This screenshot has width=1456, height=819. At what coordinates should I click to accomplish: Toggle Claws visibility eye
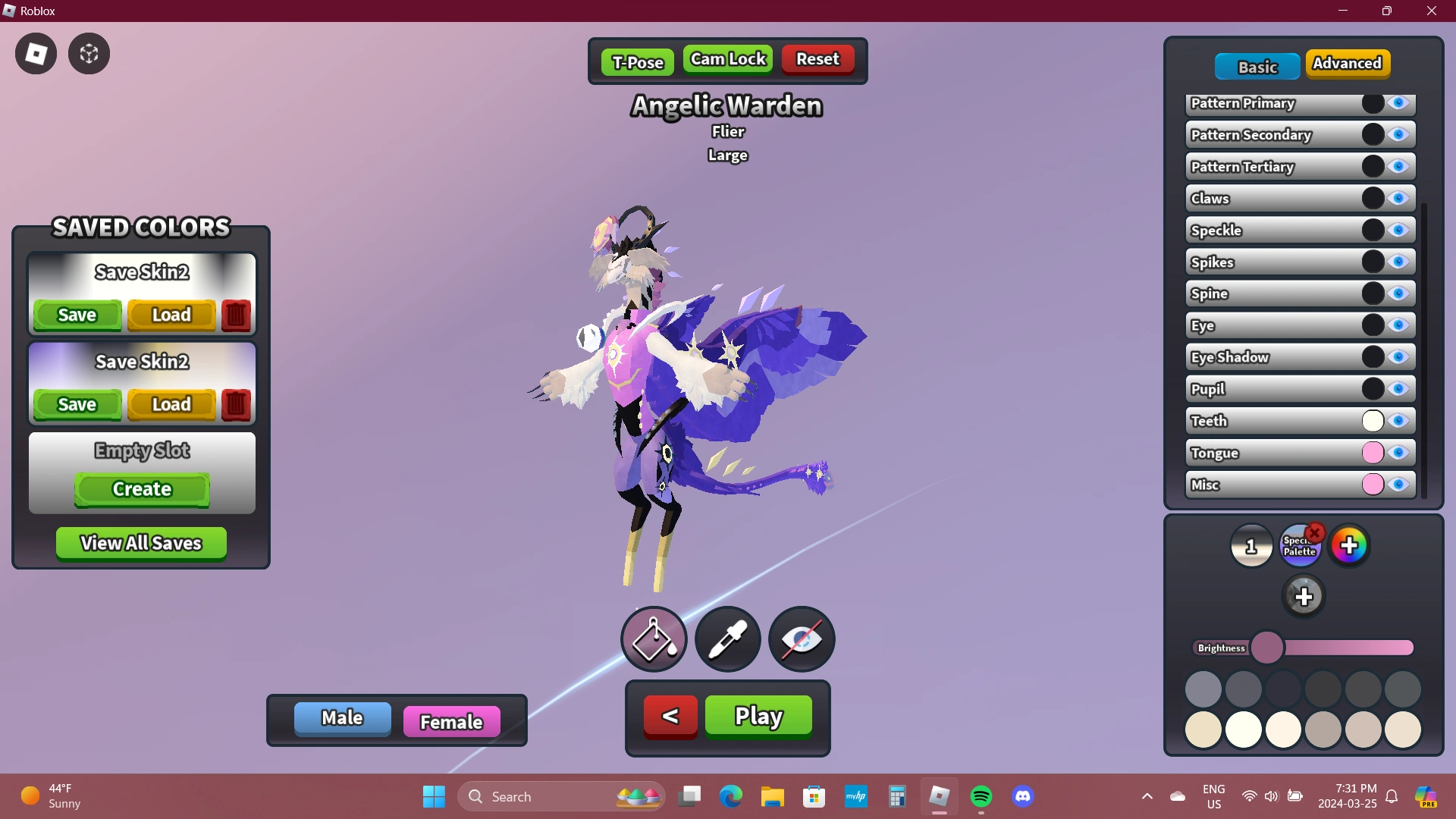[x=1399, y=198]
